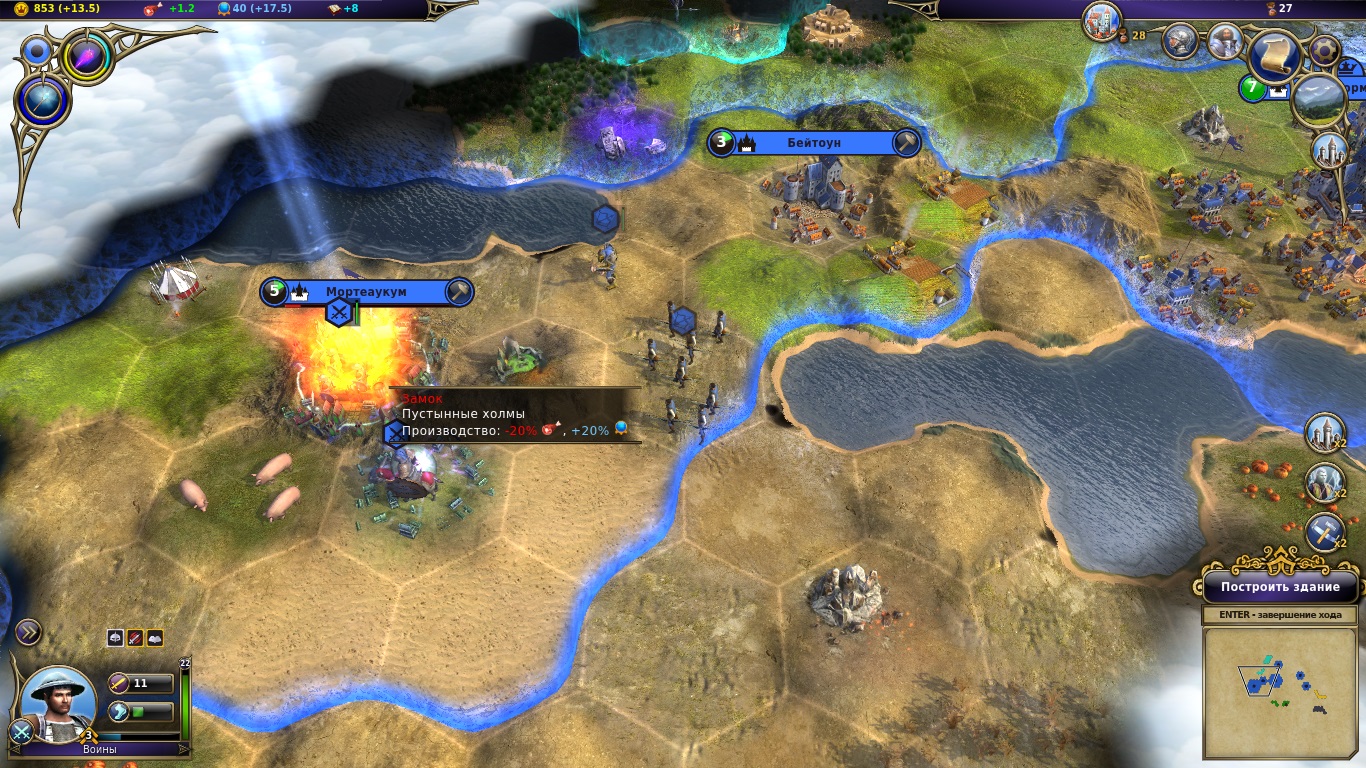
Task: Select the helmeted knight units icon
Action: click(x=1181, y=42)
